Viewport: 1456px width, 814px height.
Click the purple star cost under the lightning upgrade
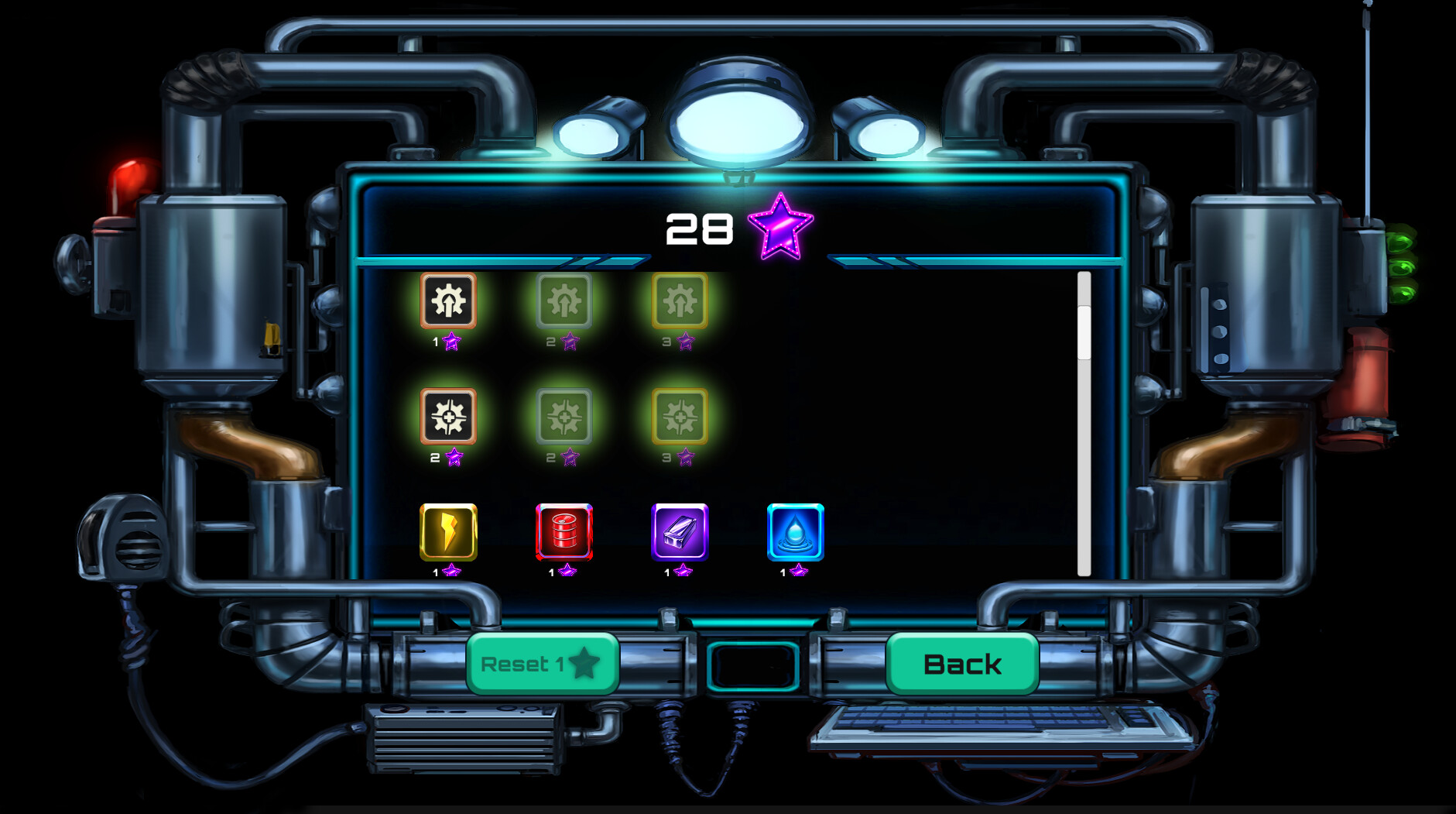point(453,570)
